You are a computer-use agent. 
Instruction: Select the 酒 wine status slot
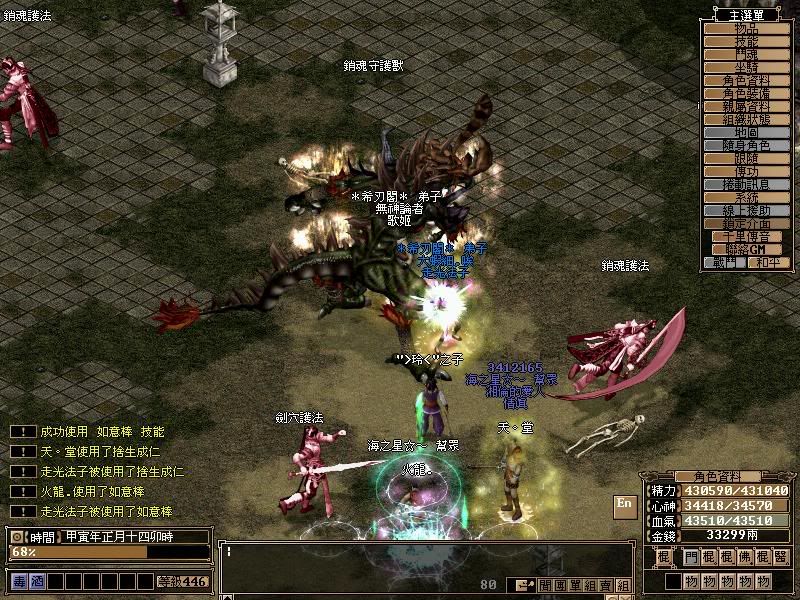pyautogui.click(x=37, y=581)
